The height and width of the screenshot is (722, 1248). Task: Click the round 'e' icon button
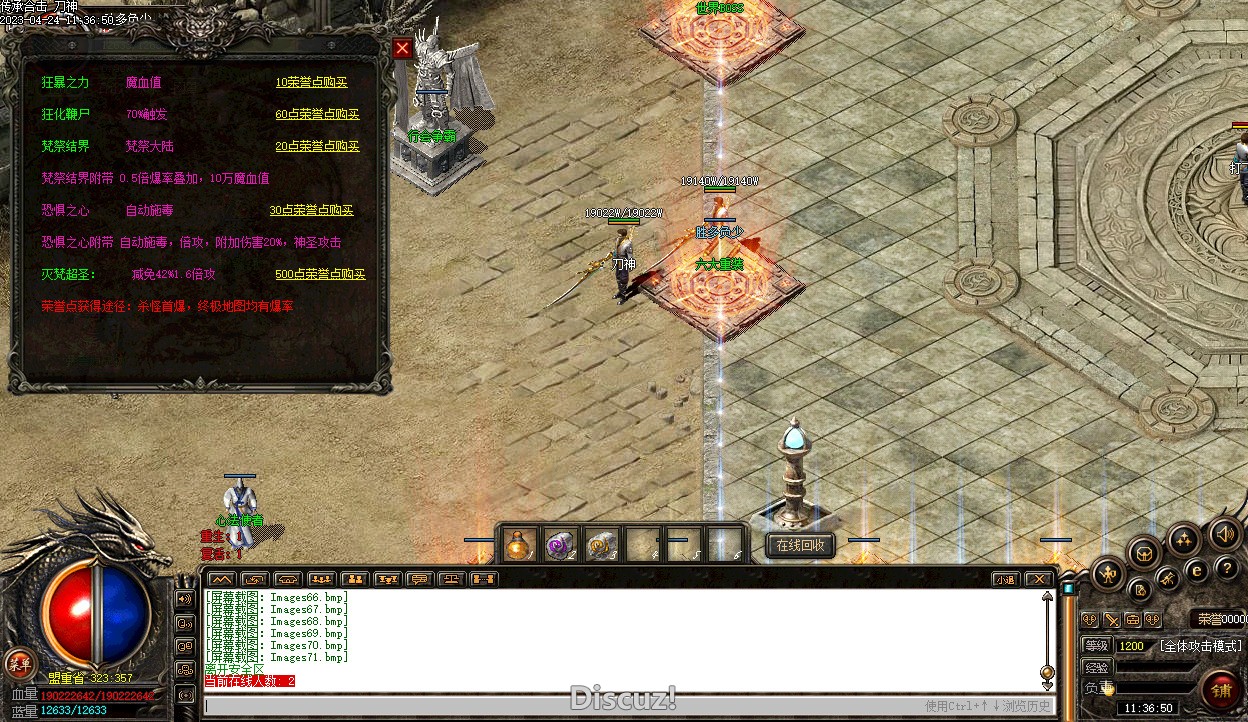click(1196, 570)
